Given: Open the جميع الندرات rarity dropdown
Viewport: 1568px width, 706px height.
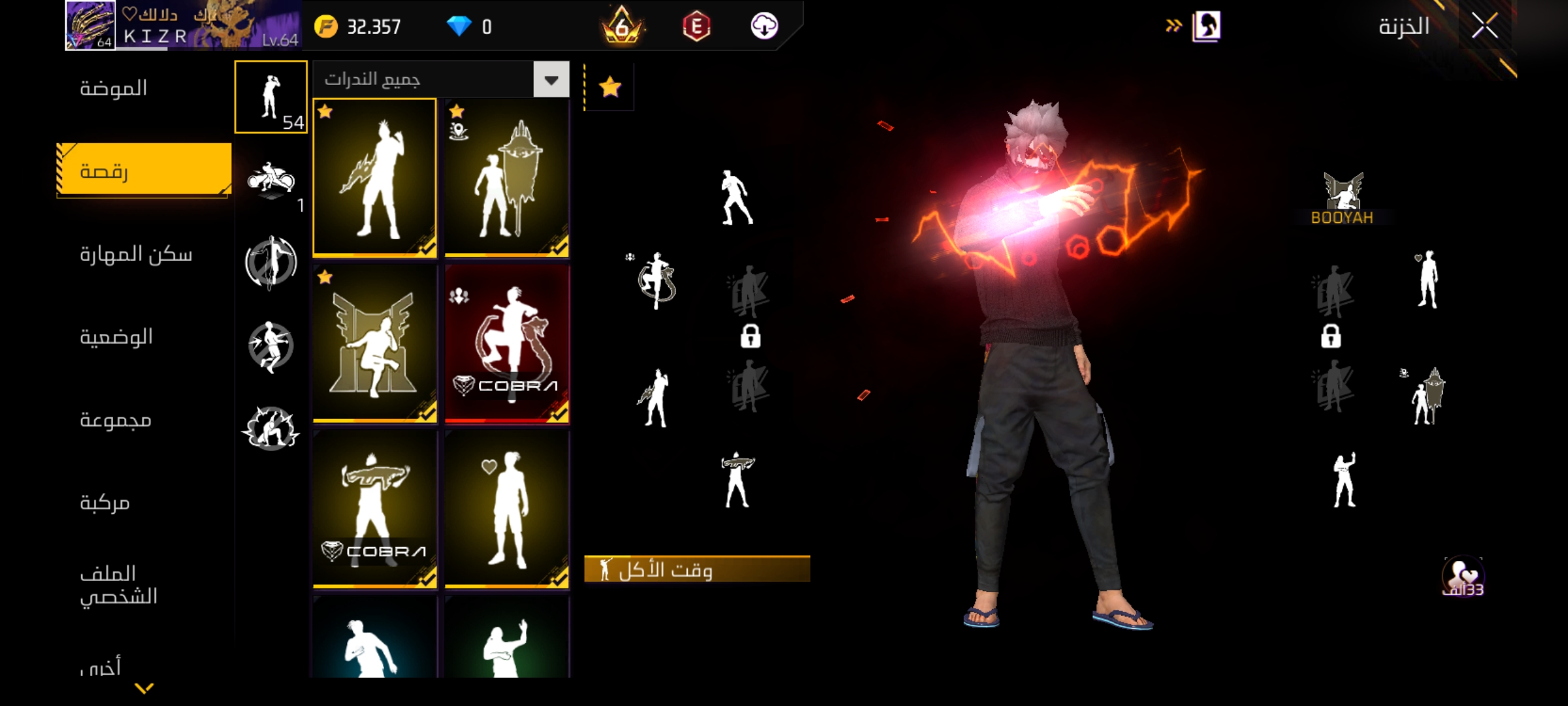Looking at the screenshot, I should coord(441,80).
